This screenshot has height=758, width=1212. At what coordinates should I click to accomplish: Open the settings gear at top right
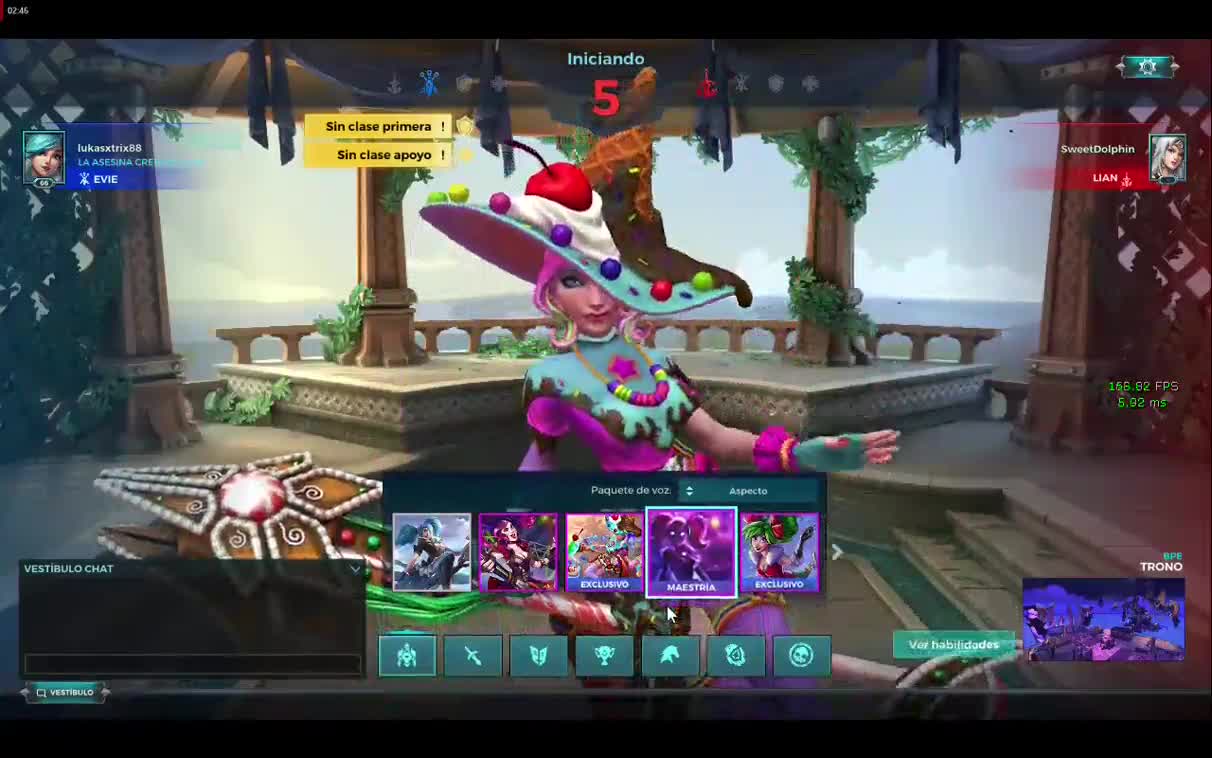(x=1147, y=66)
